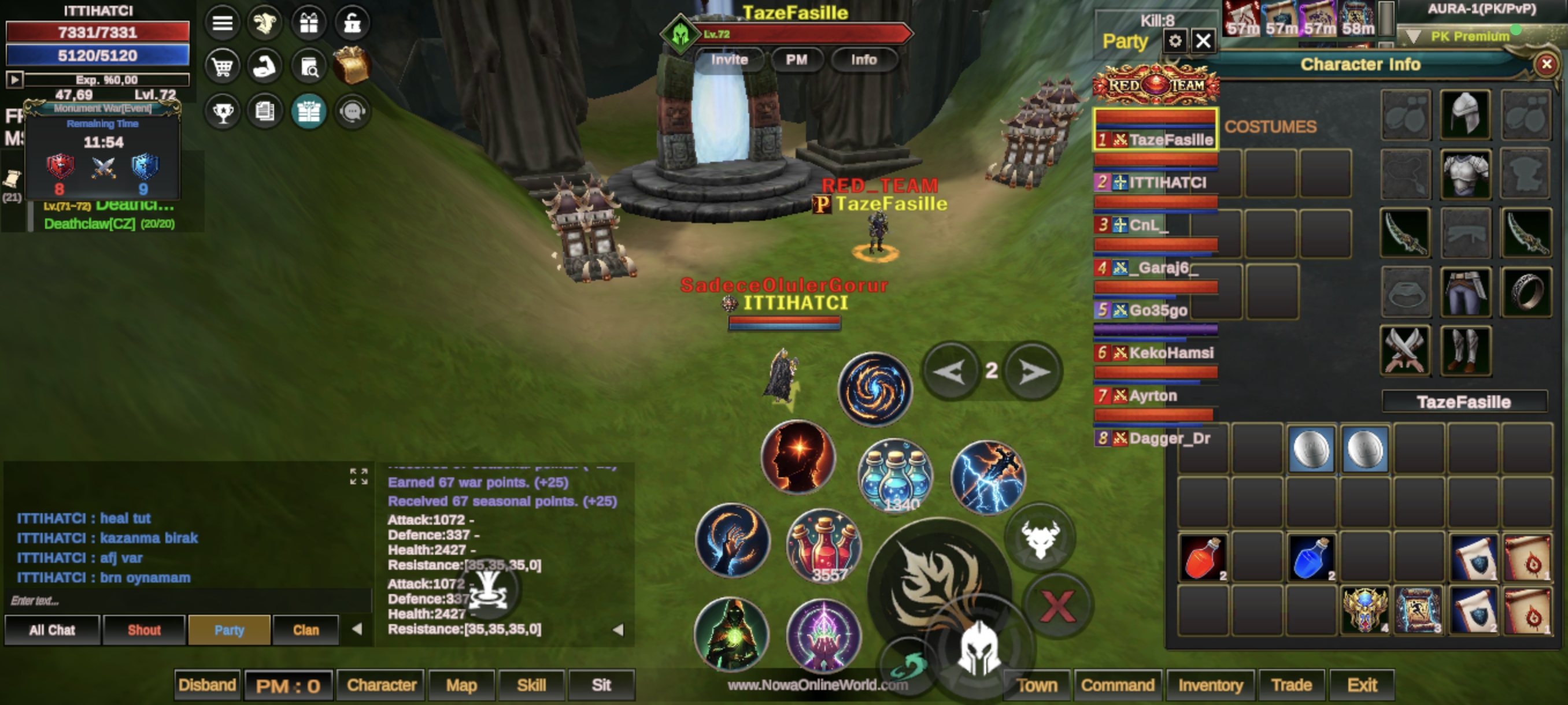Viewport: 1568px width, 705px height.
Task: Open the Inventory from bottom bar
Action: (1210, 685)
